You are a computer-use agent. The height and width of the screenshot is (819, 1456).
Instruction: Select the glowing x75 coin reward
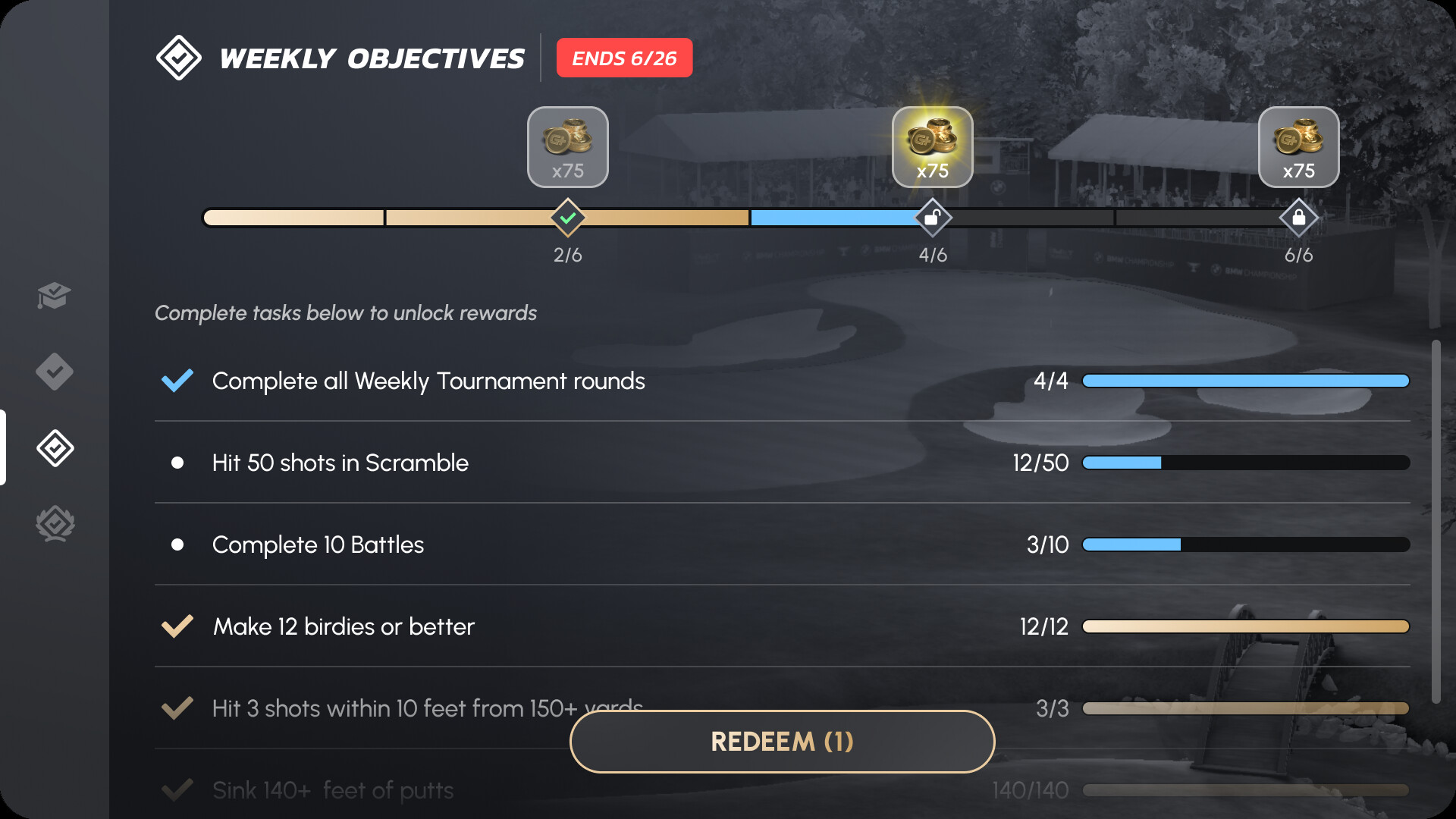[x=932, y=146]
